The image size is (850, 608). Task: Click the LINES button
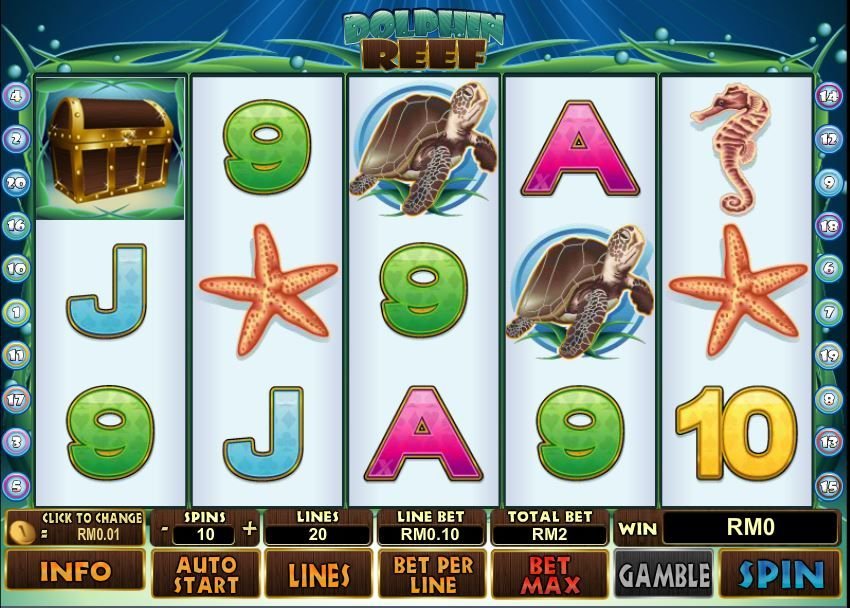319,574
